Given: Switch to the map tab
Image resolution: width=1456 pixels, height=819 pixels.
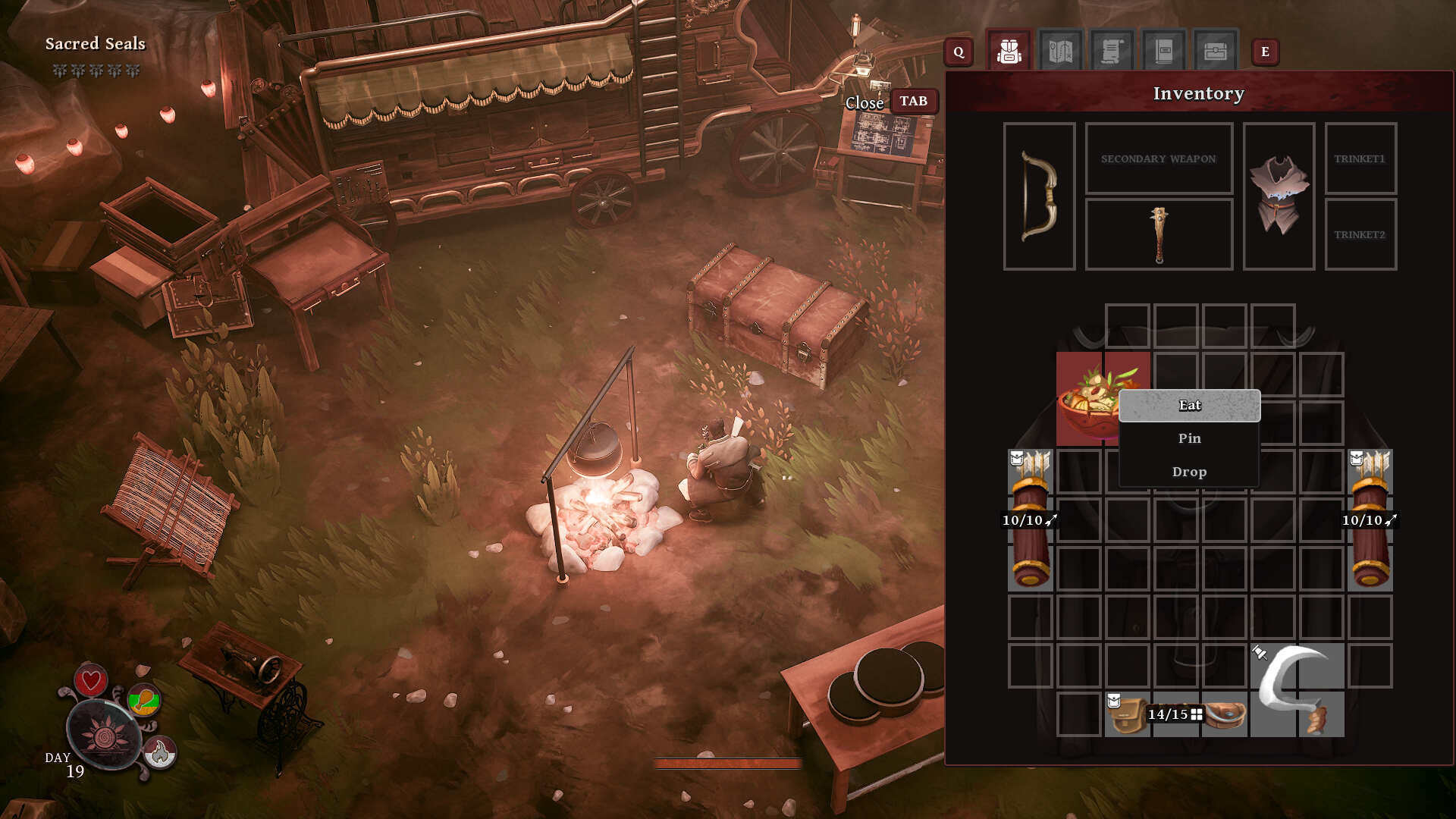Looking at the screenshot, I should [1060, 52].
